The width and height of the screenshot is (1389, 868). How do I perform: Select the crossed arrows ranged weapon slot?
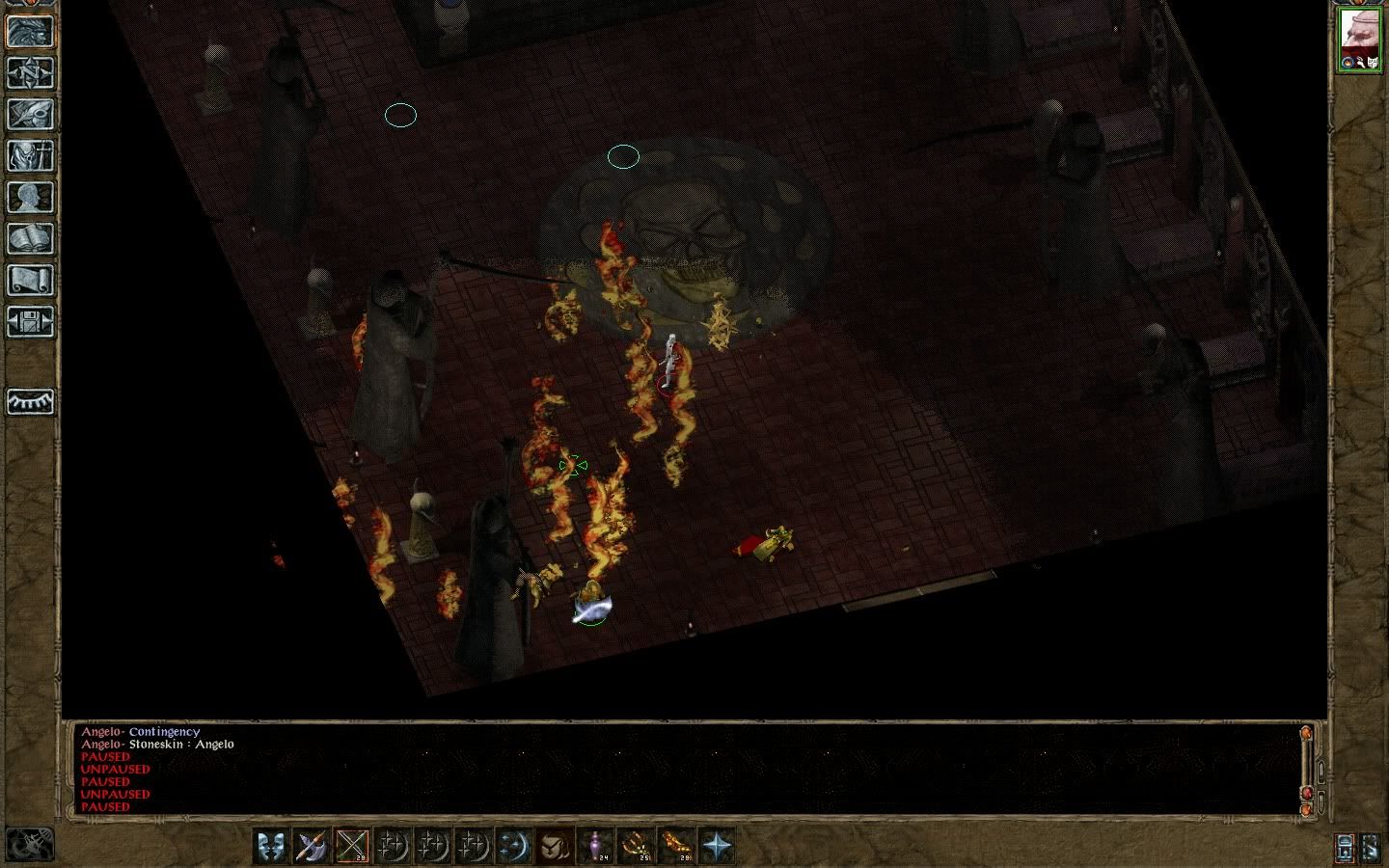point(353,846)
